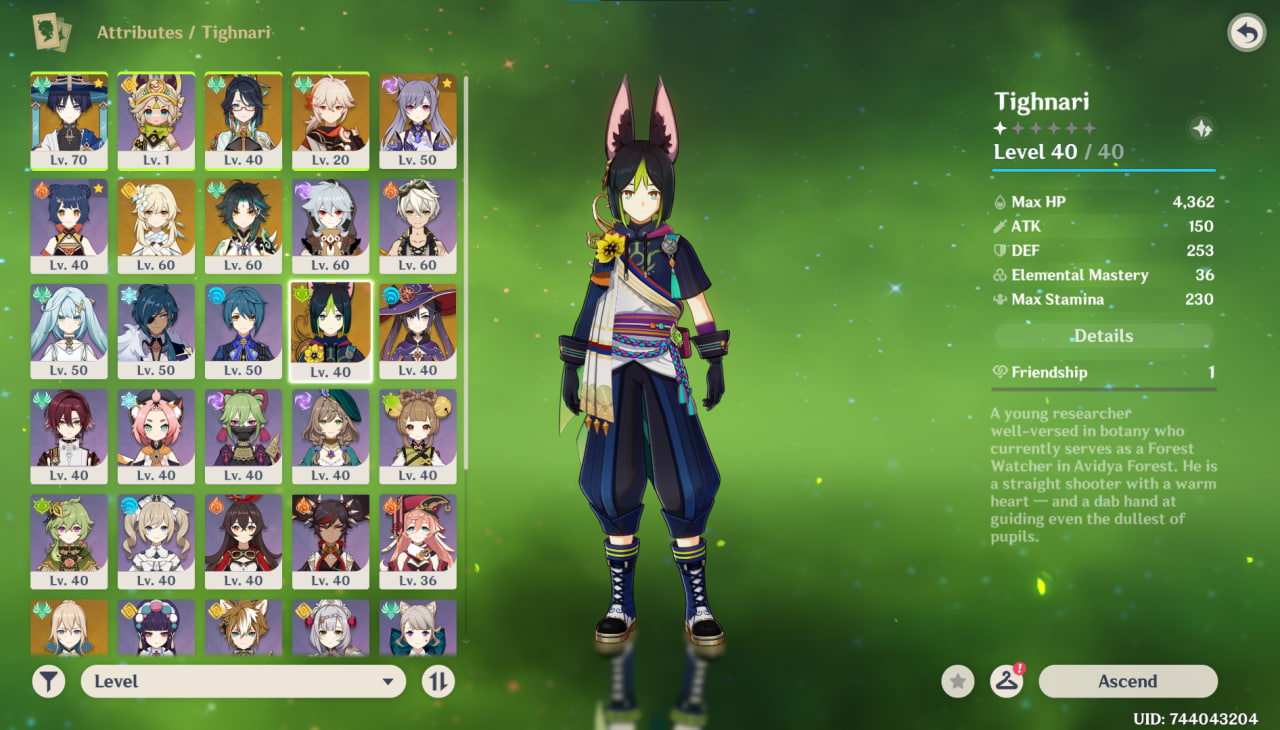Go back using the return arrow
The width and height of the screenshot is (1280, 730).
tap(1245, 33)
